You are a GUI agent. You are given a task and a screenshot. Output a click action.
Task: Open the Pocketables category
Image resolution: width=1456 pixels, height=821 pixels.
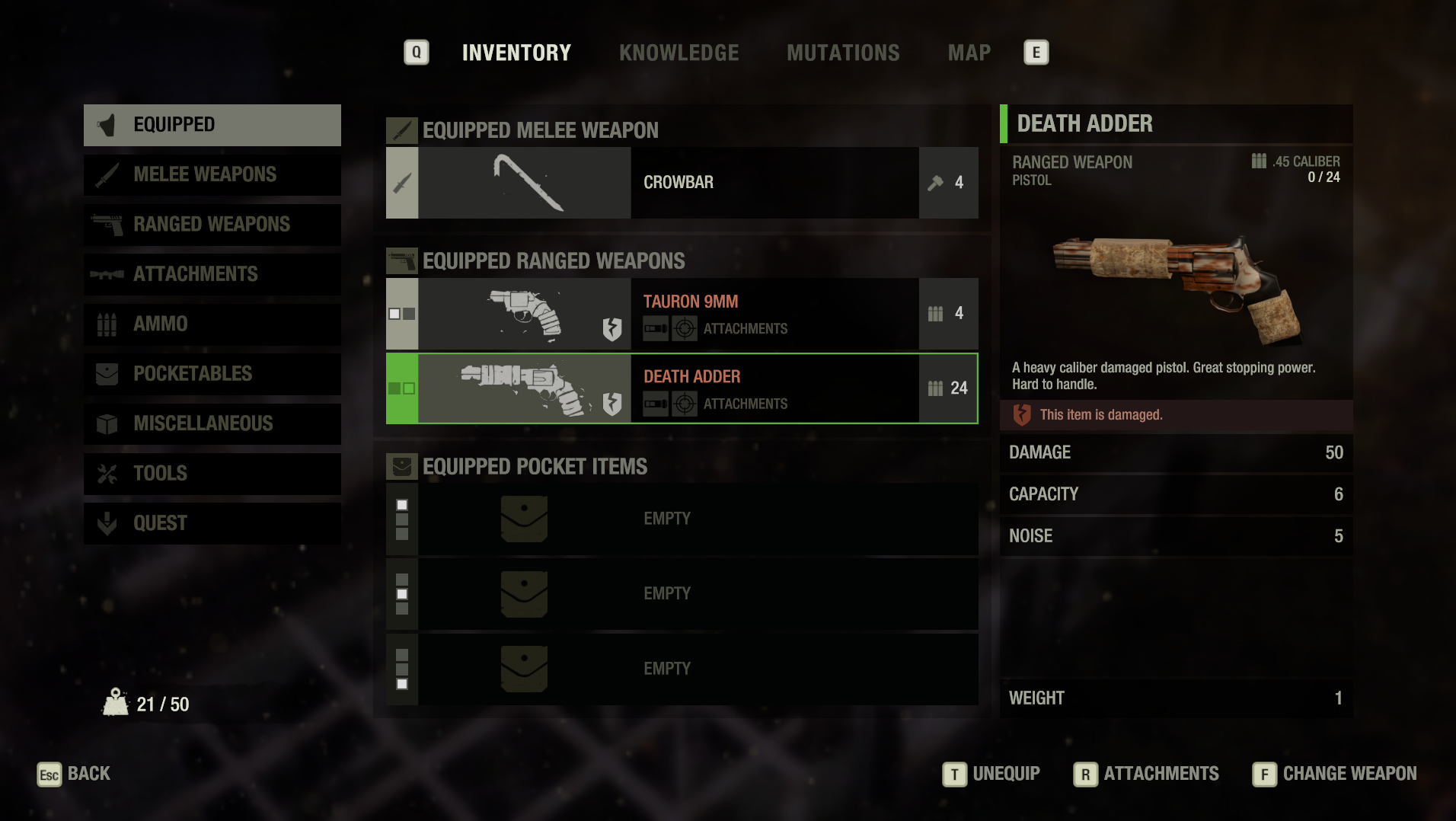tap(212, 374)
